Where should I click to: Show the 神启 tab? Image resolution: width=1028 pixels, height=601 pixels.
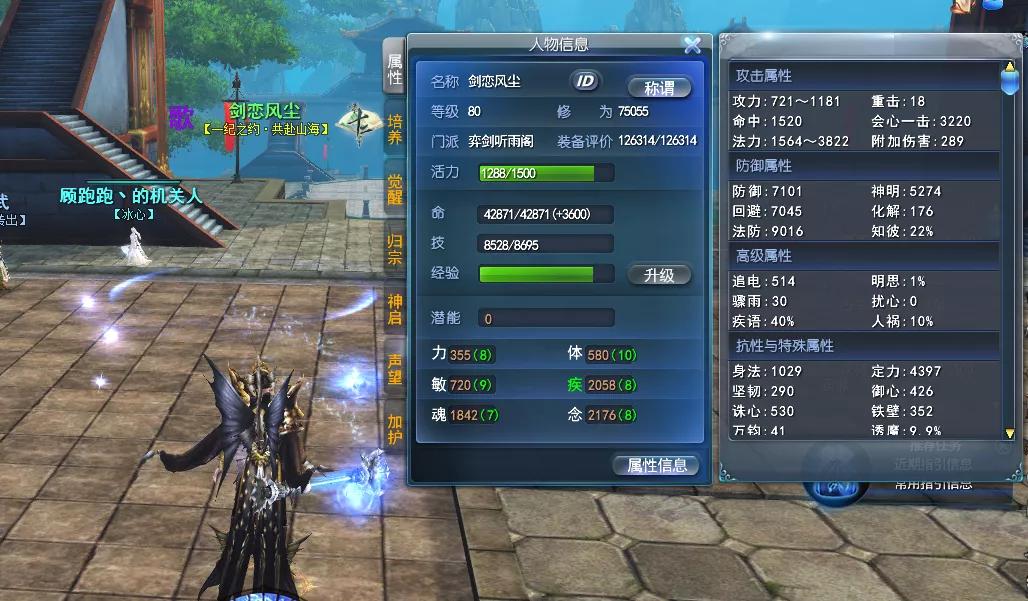pyautogui.click(x=395, y=308)
